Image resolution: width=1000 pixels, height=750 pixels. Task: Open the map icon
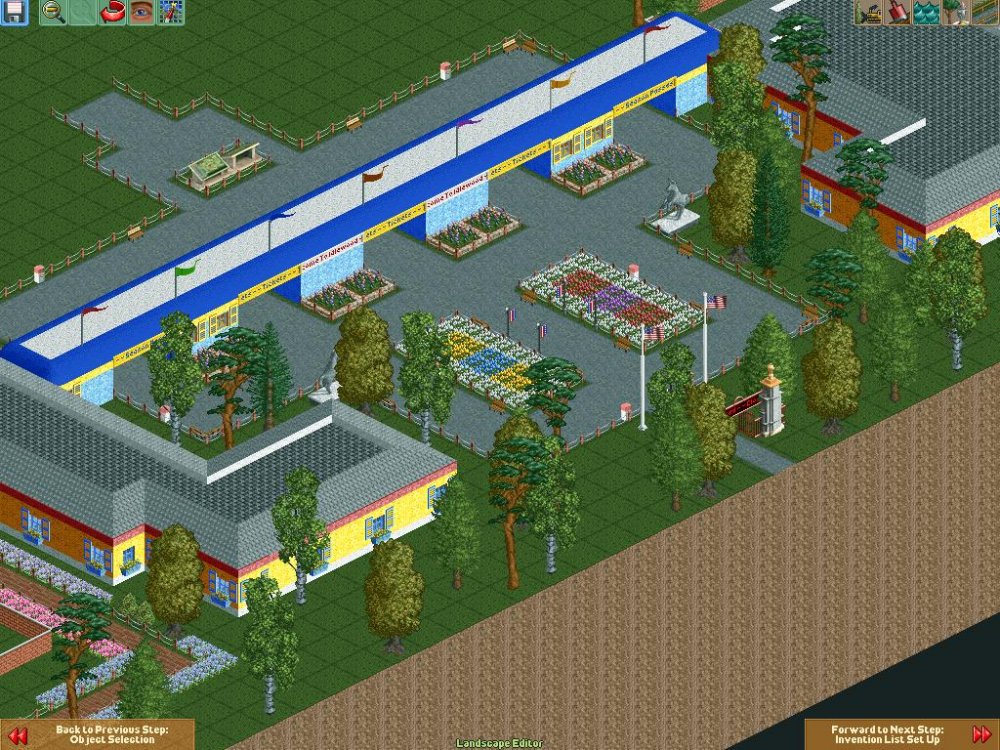tap(171, 12)
